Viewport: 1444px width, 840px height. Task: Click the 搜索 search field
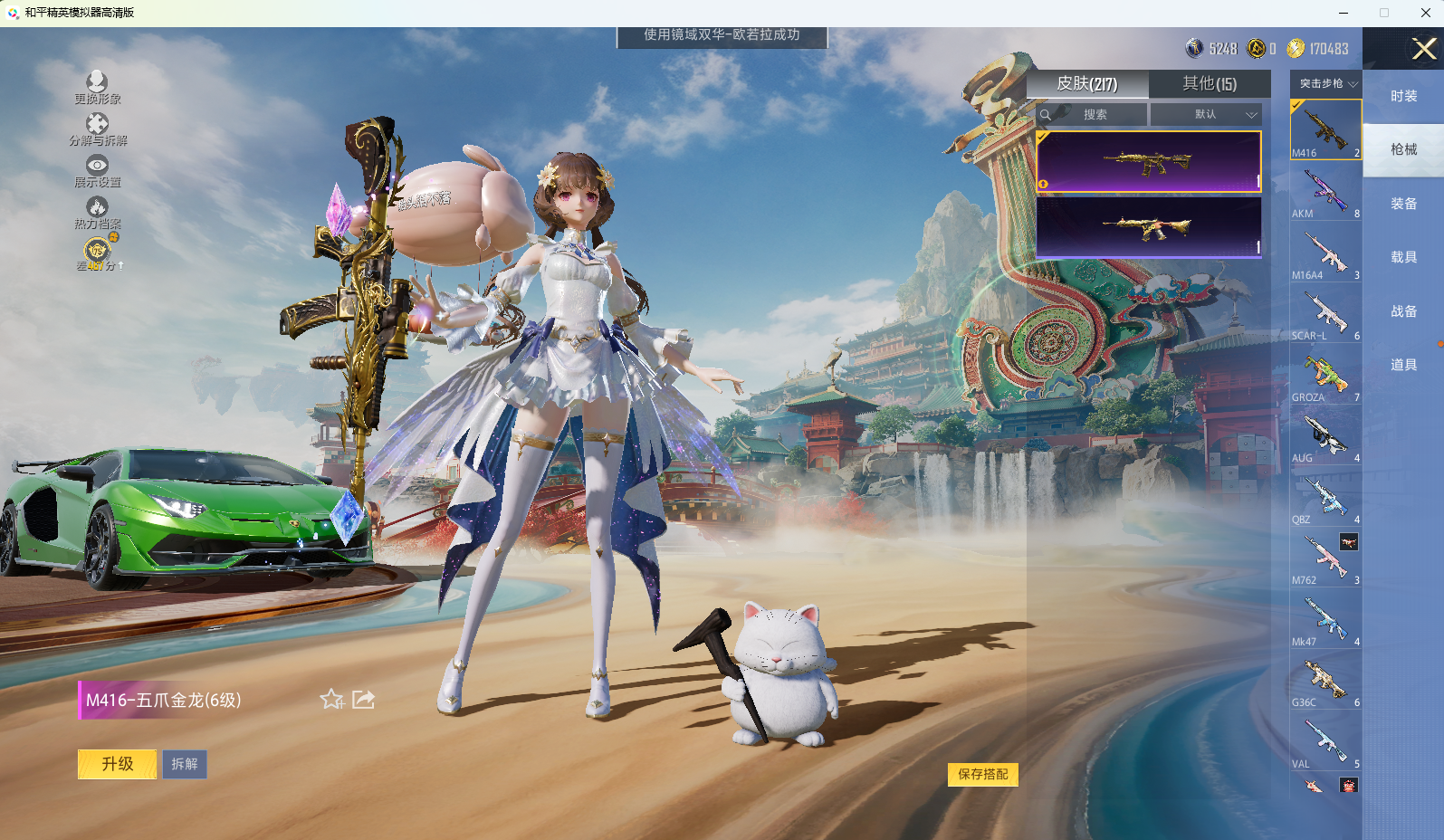pyautogui.click(x=1094, y=115)
